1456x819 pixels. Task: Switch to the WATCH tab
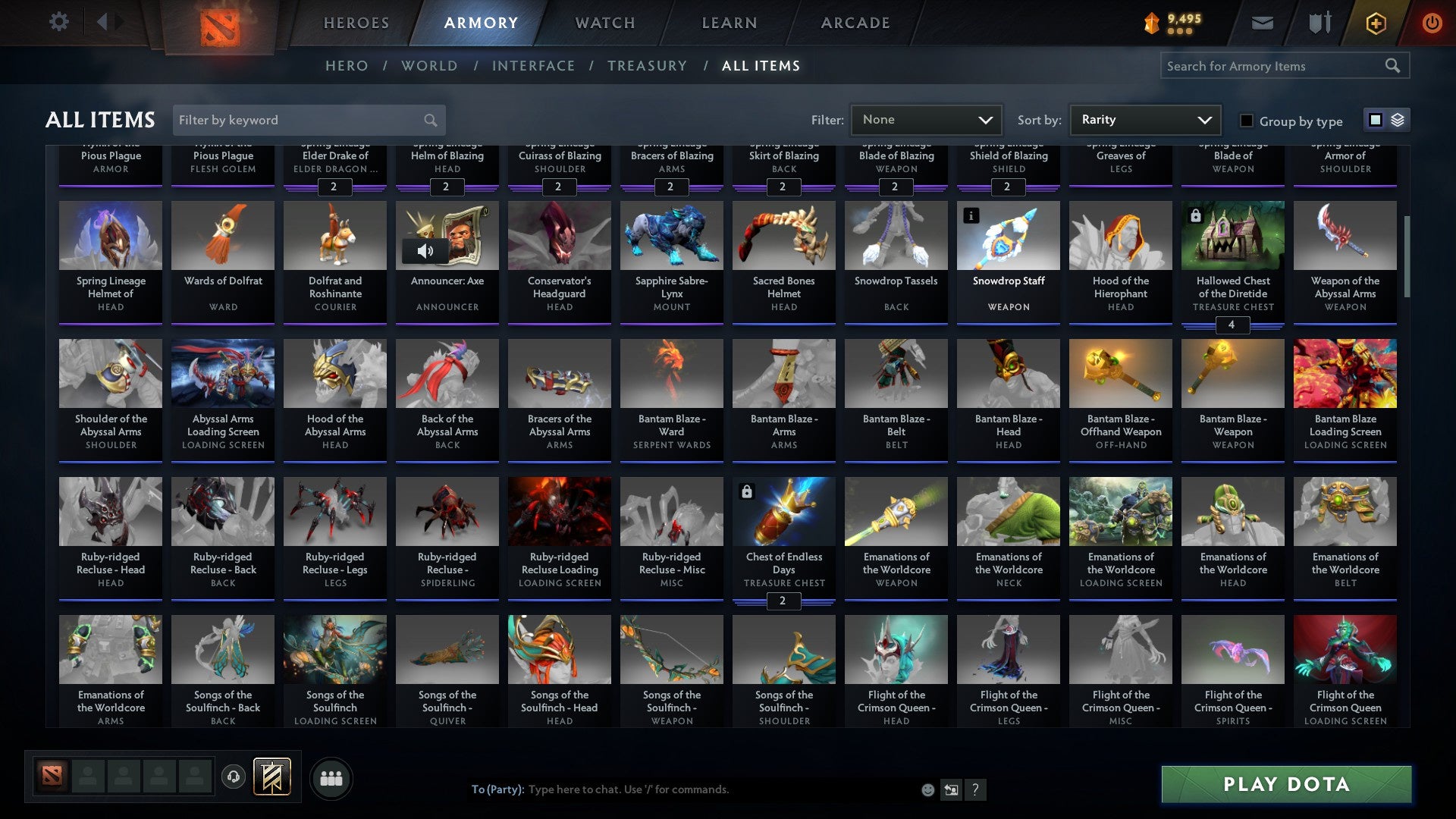[604, 23]
